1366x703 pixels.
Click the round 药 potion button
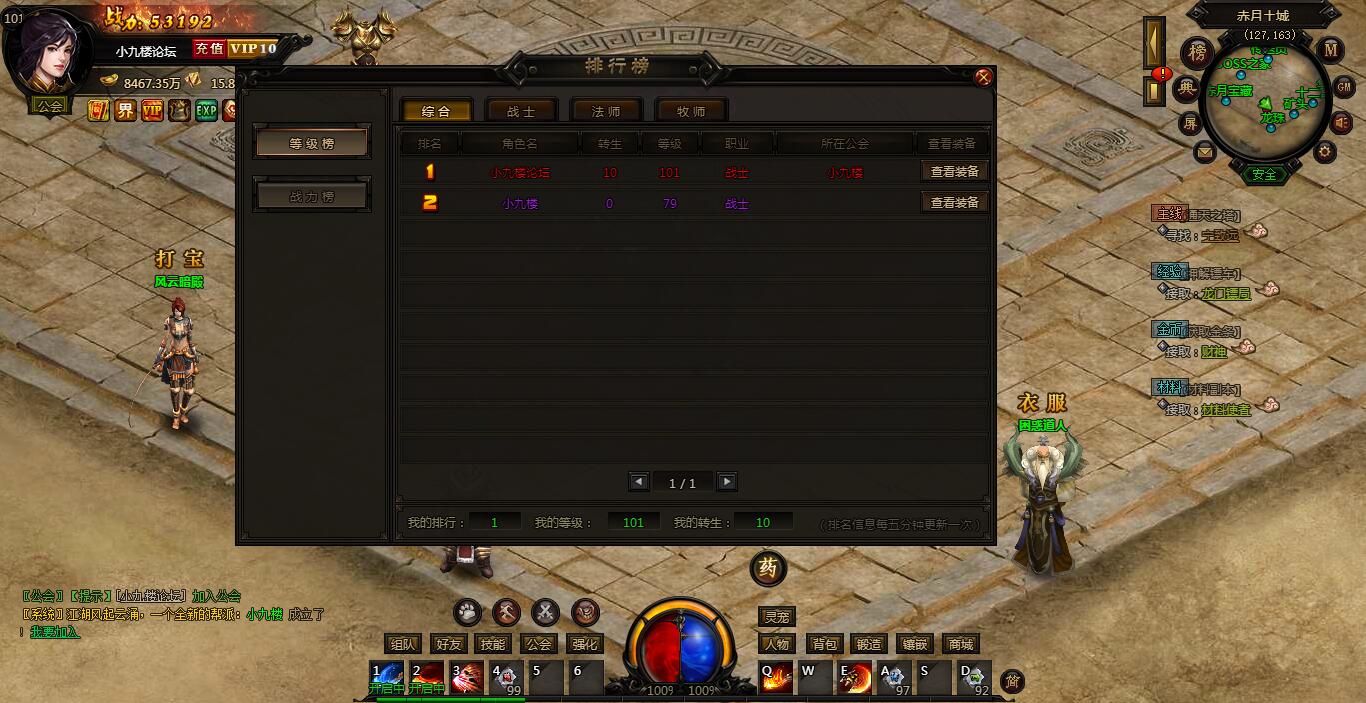[768, 568]
